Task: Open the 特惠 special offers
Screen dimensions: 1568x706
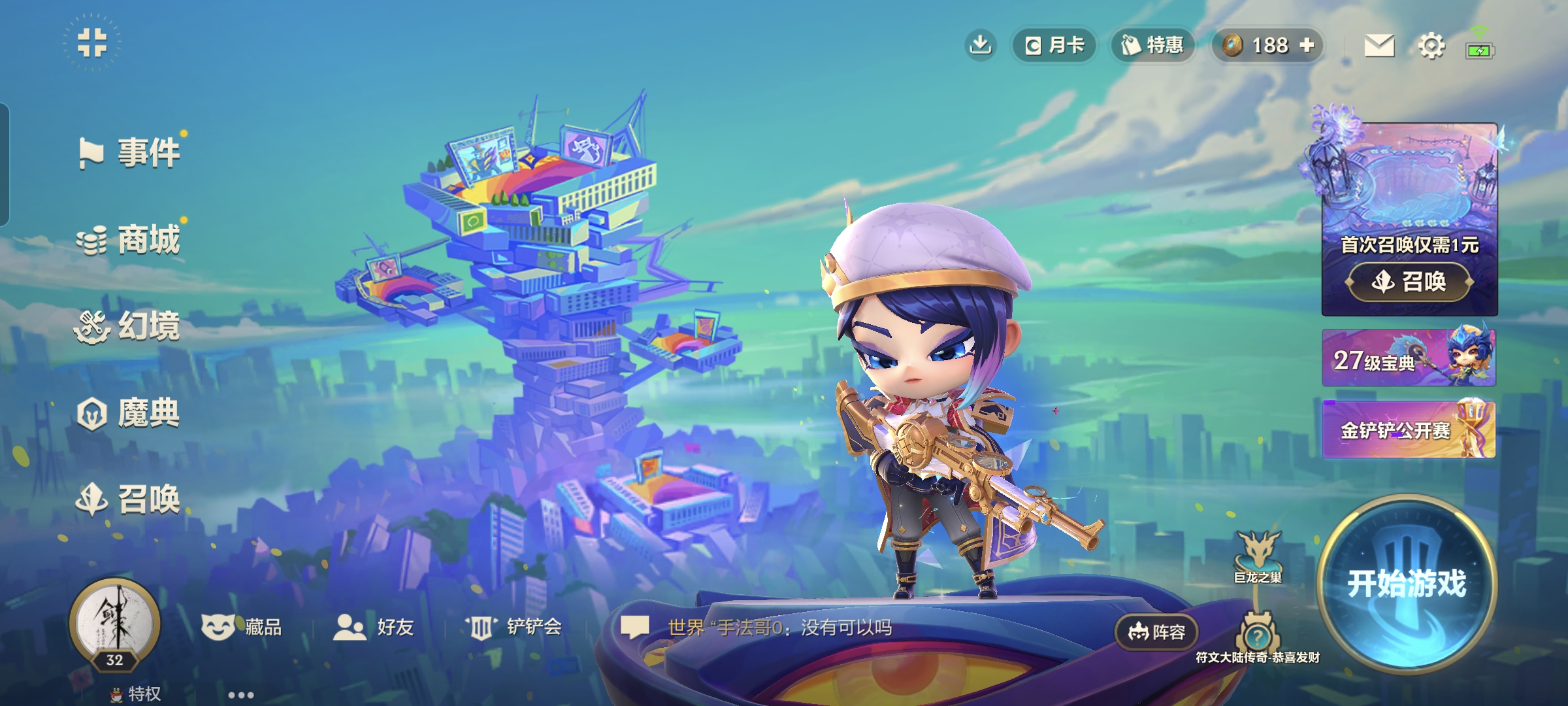Action: tap(1153, 45)
